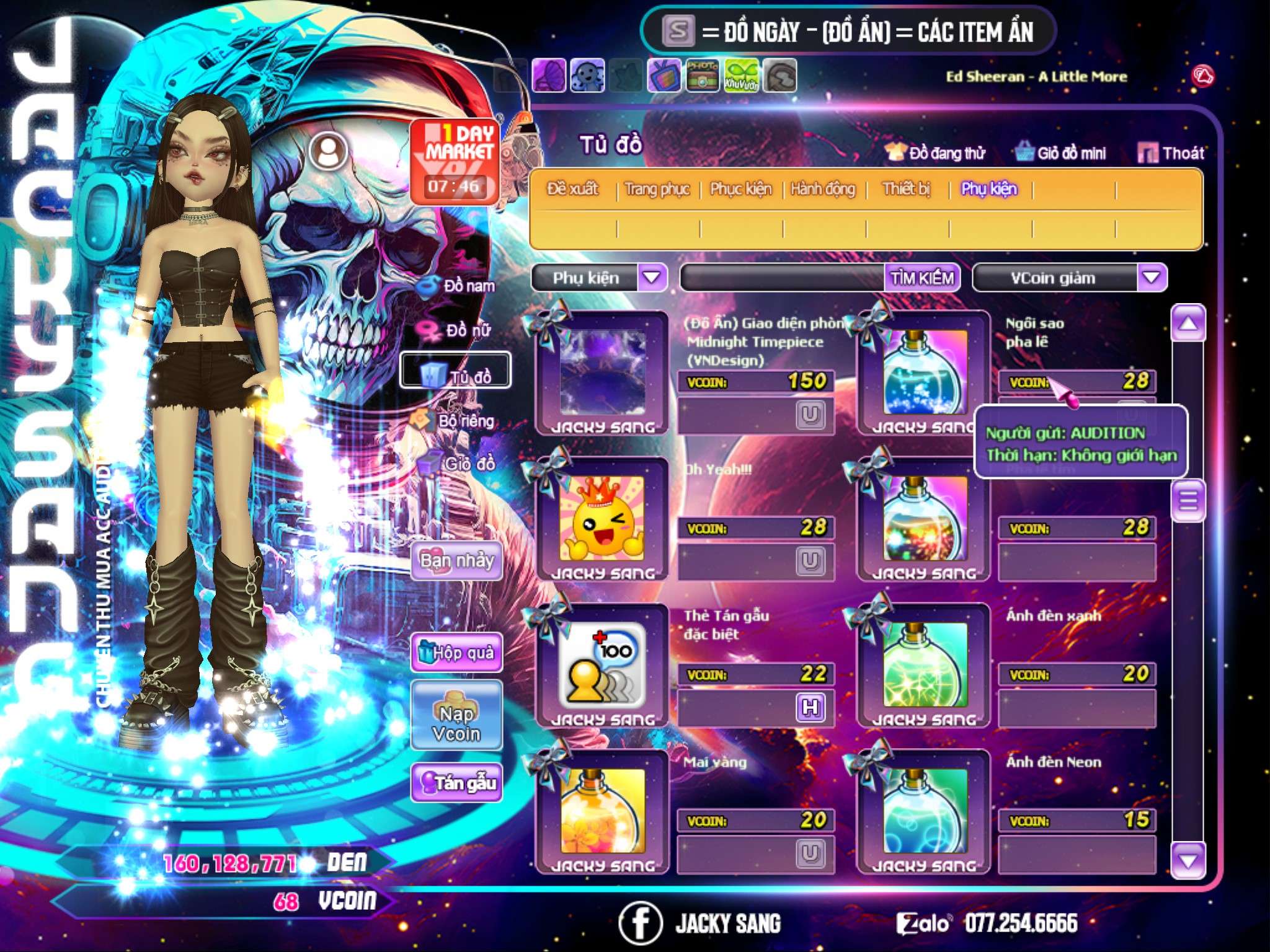Select the Thẻ Tán gẫu đặc biệt item
1270x952 pixels.
click(602, 666)
